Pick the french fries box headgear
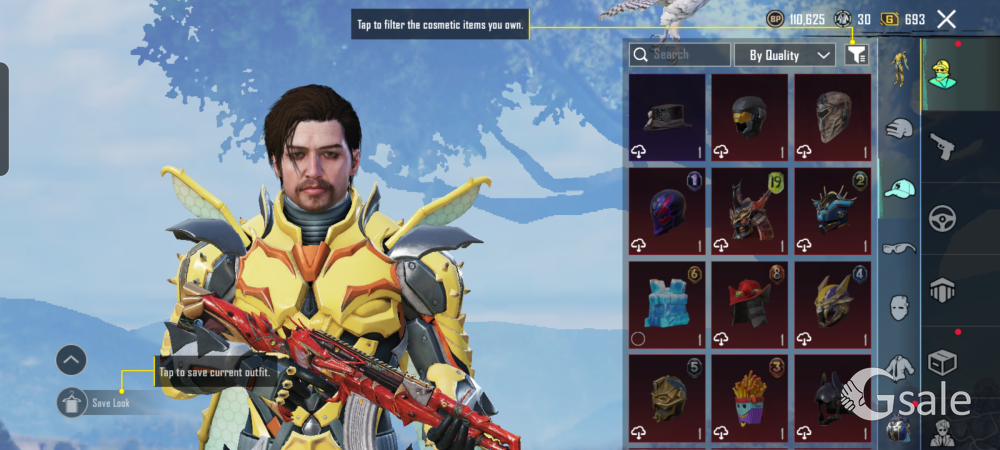 click(x=749, y=398)
